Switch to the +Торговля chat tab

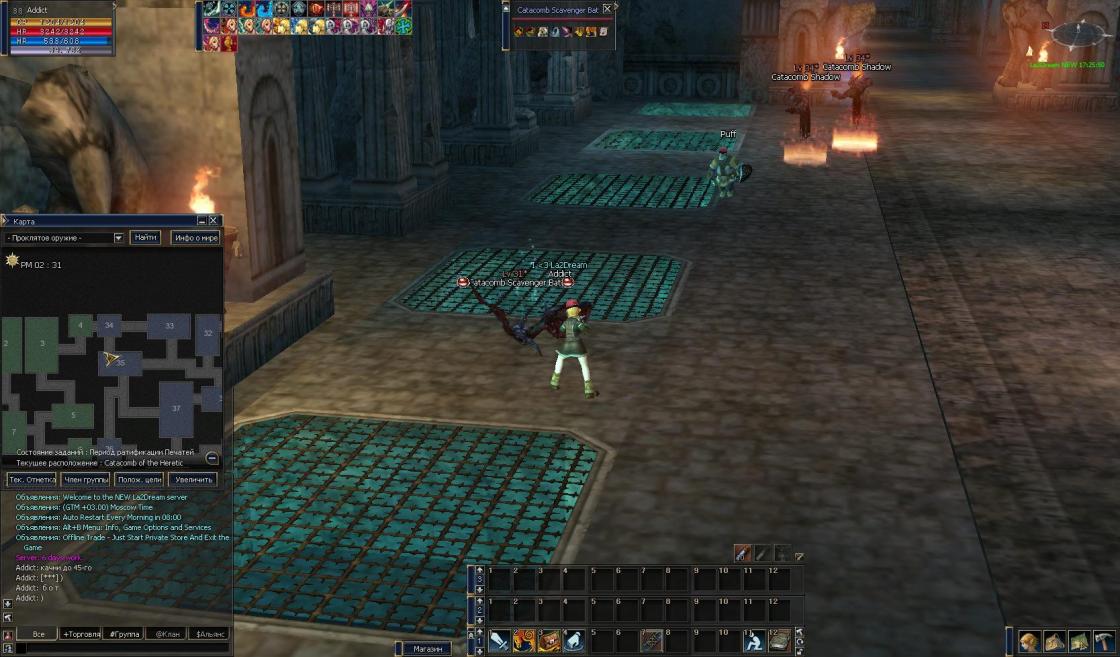[x=80, y=634]
